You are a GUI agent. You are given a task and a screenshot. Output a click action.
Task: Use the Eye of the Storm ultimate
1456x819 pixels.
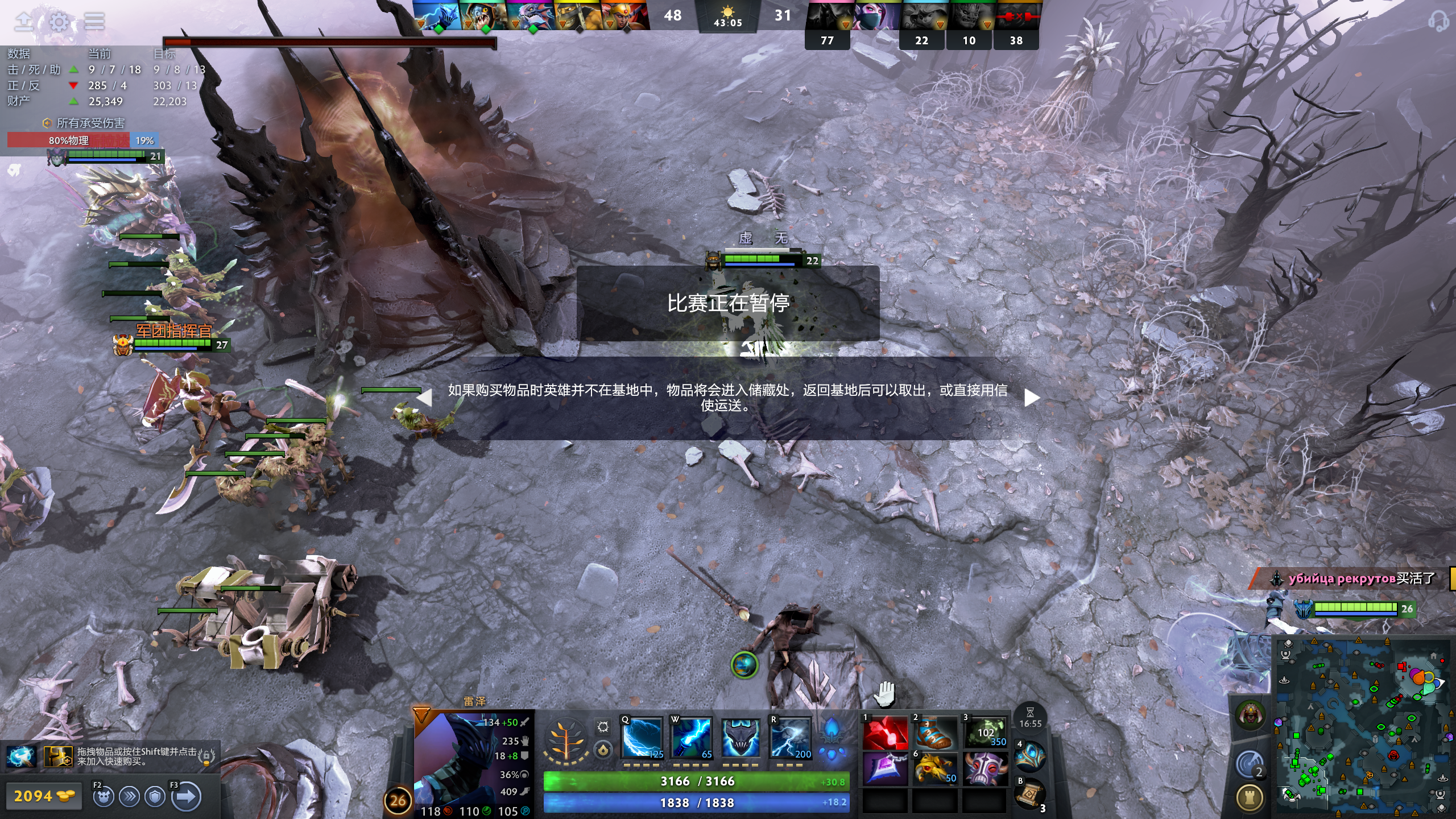click(x=790, y=738)
